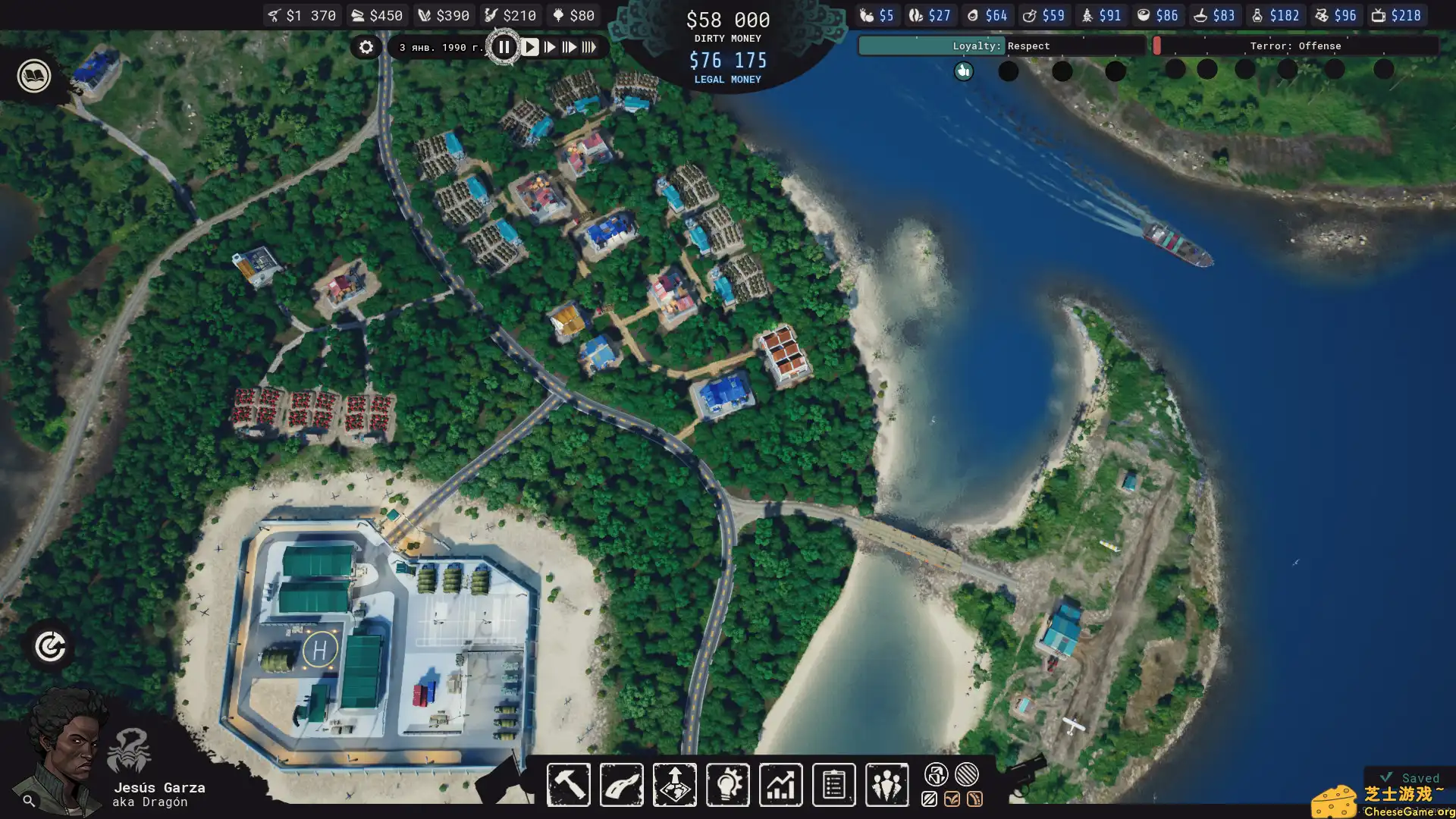Viewport: 1456px width, 819px height.
Task: Open the tasks clipboard panel
Action: coord(833,785)
